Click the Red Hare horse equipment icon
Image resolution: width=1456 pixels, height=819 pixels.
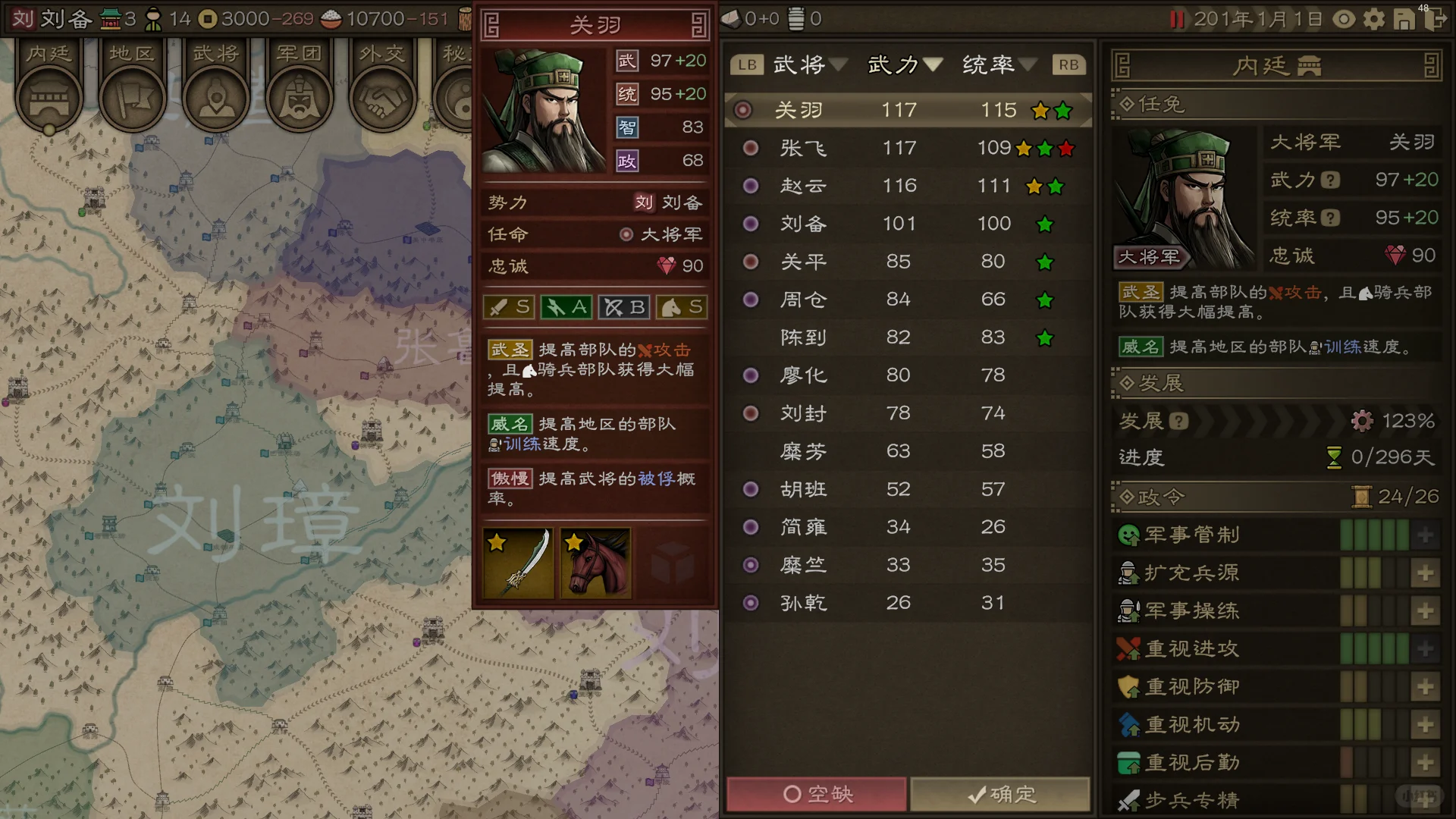coord(596,562)
